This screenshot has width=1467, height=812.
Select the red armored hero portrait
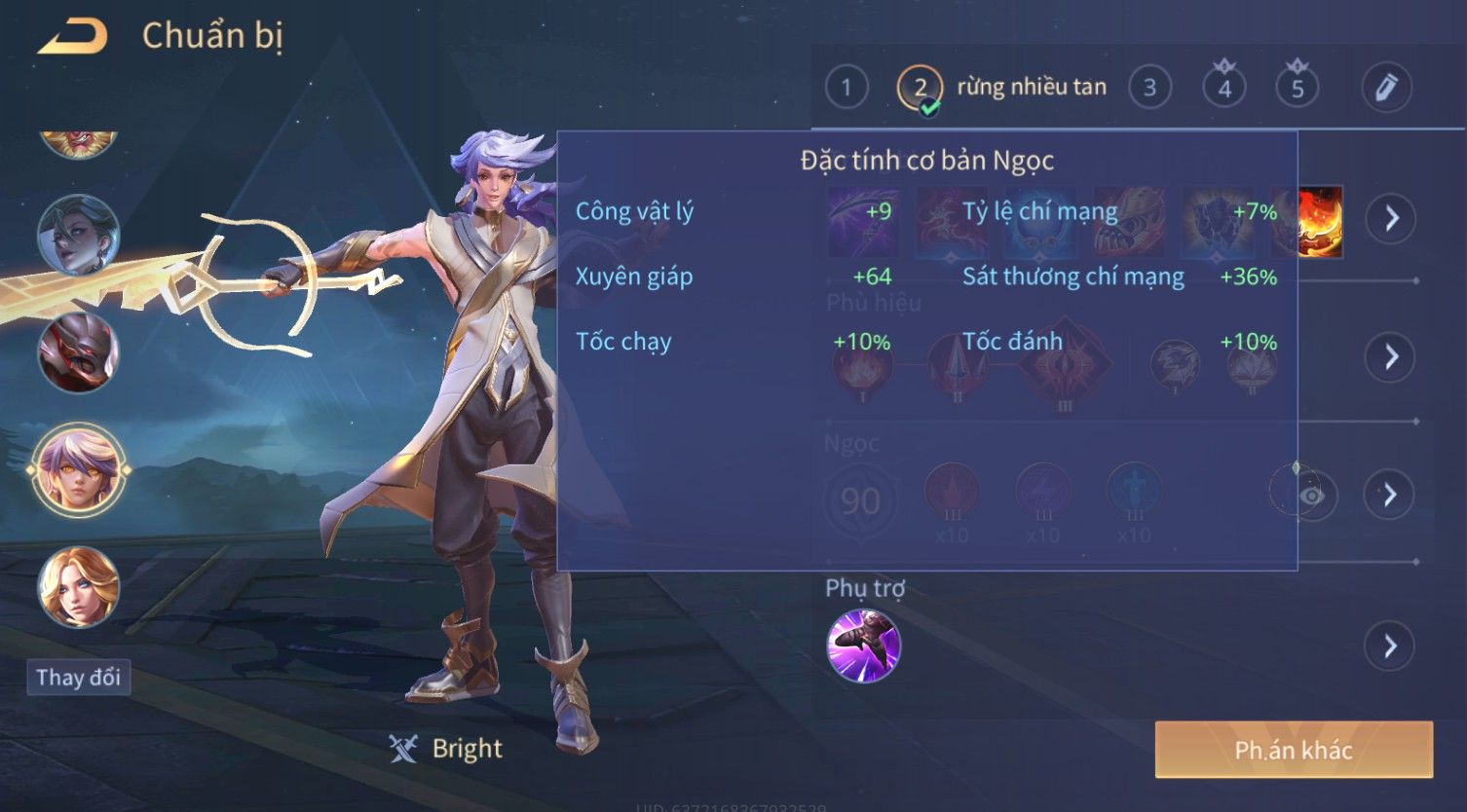click(x=78, y=352)
